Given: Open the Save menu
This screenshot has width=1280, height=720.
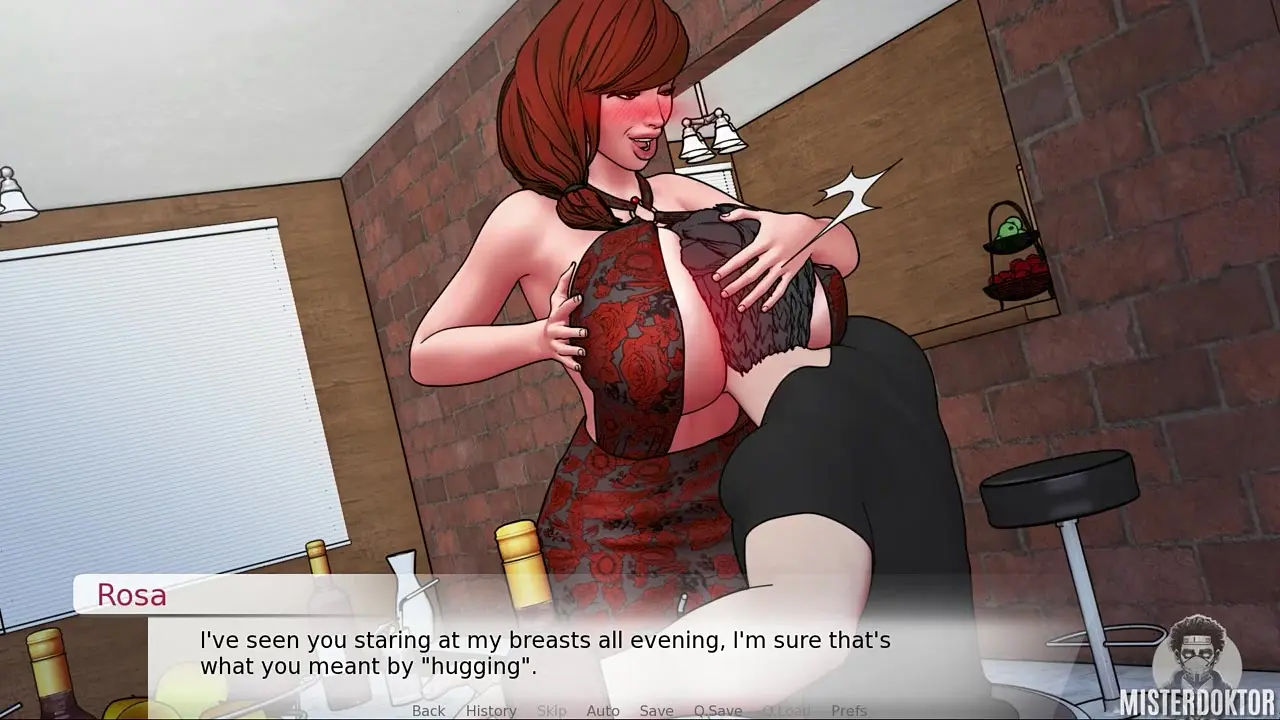Looking at the screenshot, I should (x=656, y=711).
